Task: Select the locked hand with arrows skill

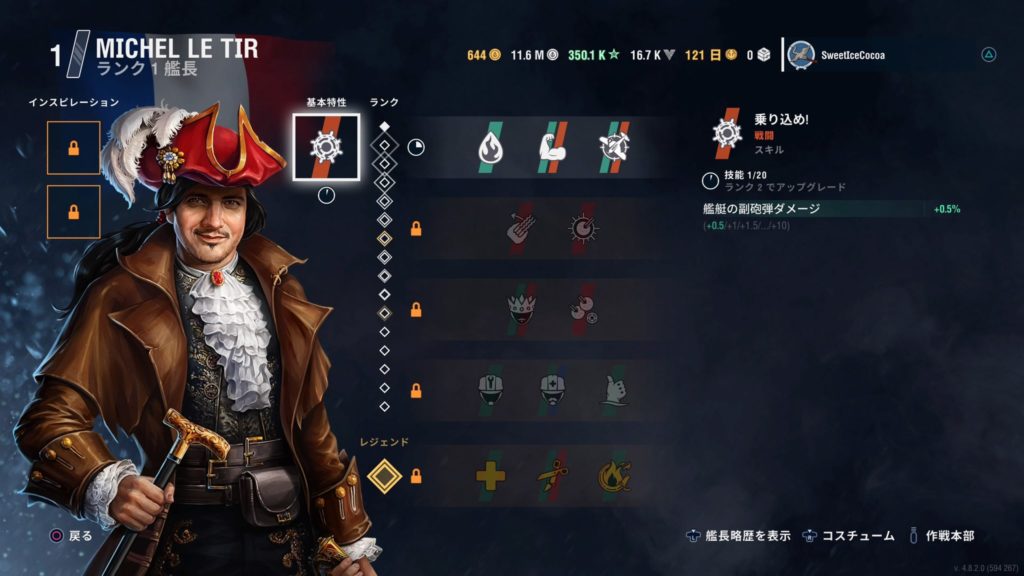Action: click(521, 228)
